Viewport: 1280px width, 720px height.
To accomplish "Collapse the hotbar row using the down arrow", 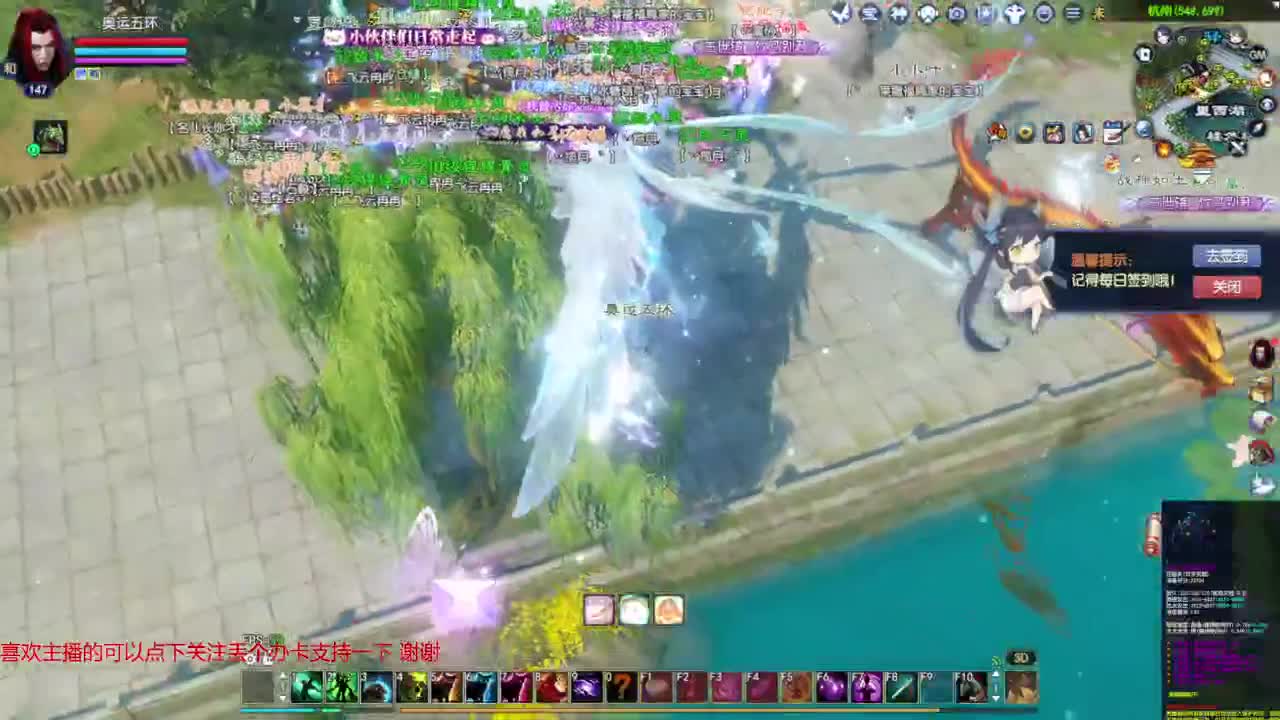I will [x=996, y=698].
